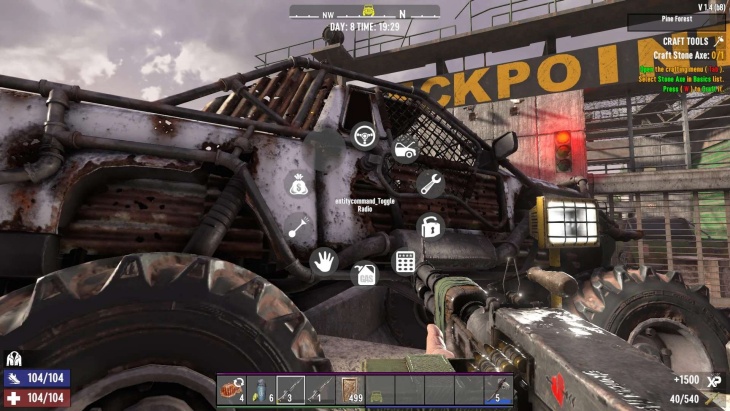Open the keypad code option
This screenshot has height=411, width=730.
click(x=405, y=262)
